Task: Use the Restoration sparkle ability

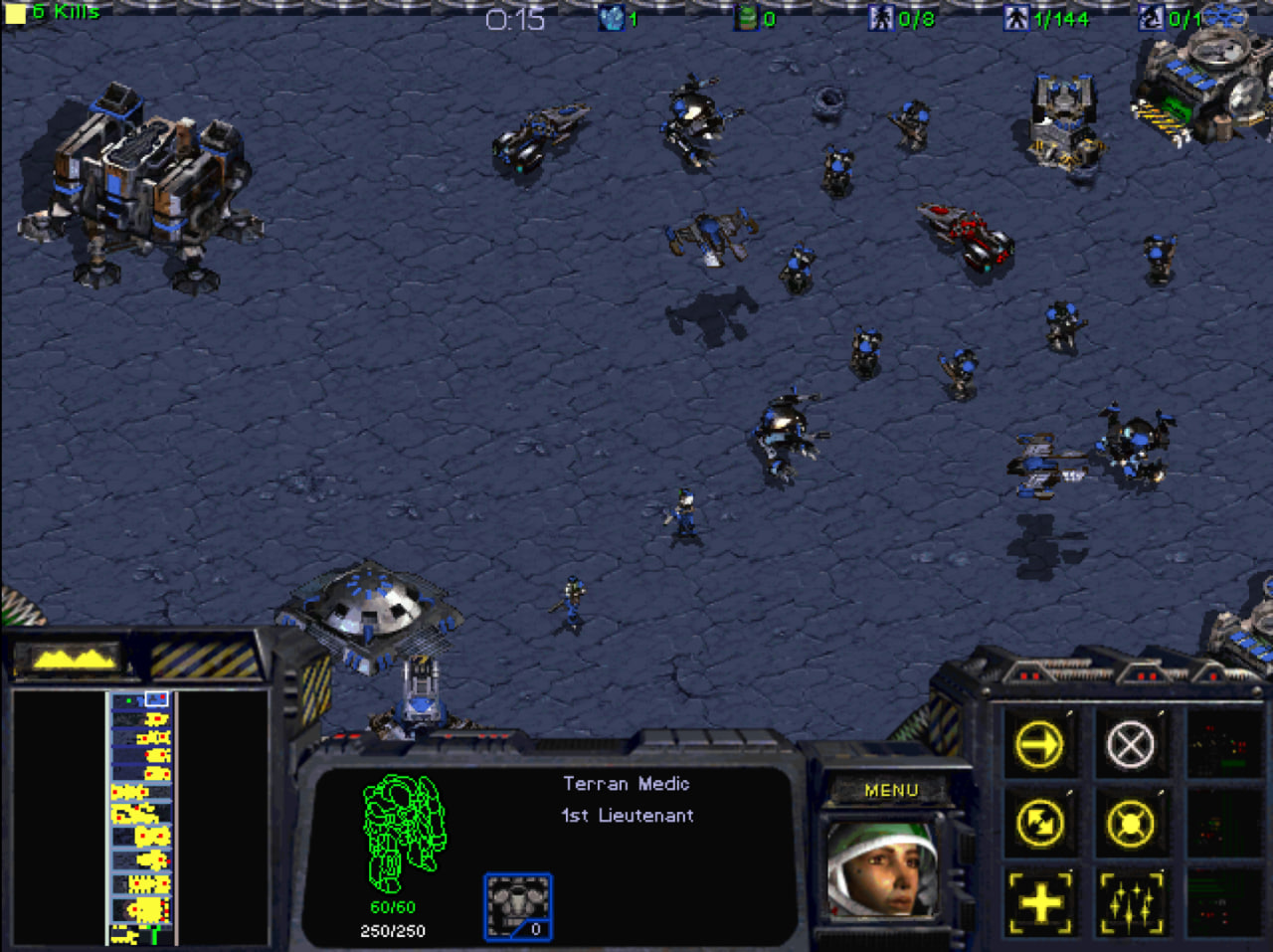Action: pyautogui.click(x=1131, y=903)
